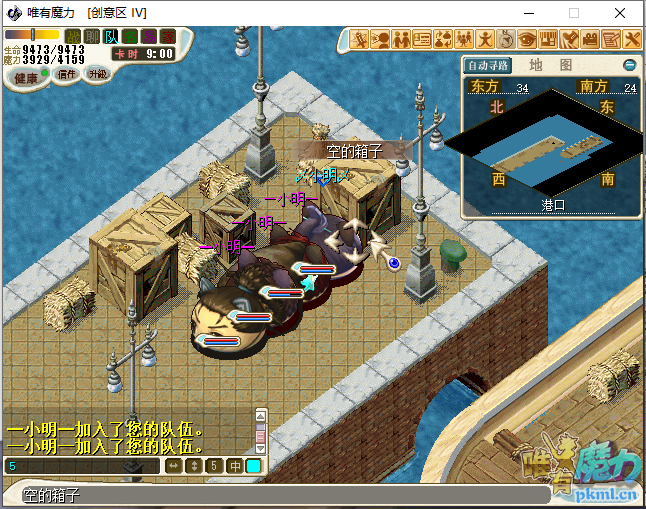The width and height of the screenshot is (646, 509).
Task: Open the 健康 health status button
Action: [x=26, y=77]
